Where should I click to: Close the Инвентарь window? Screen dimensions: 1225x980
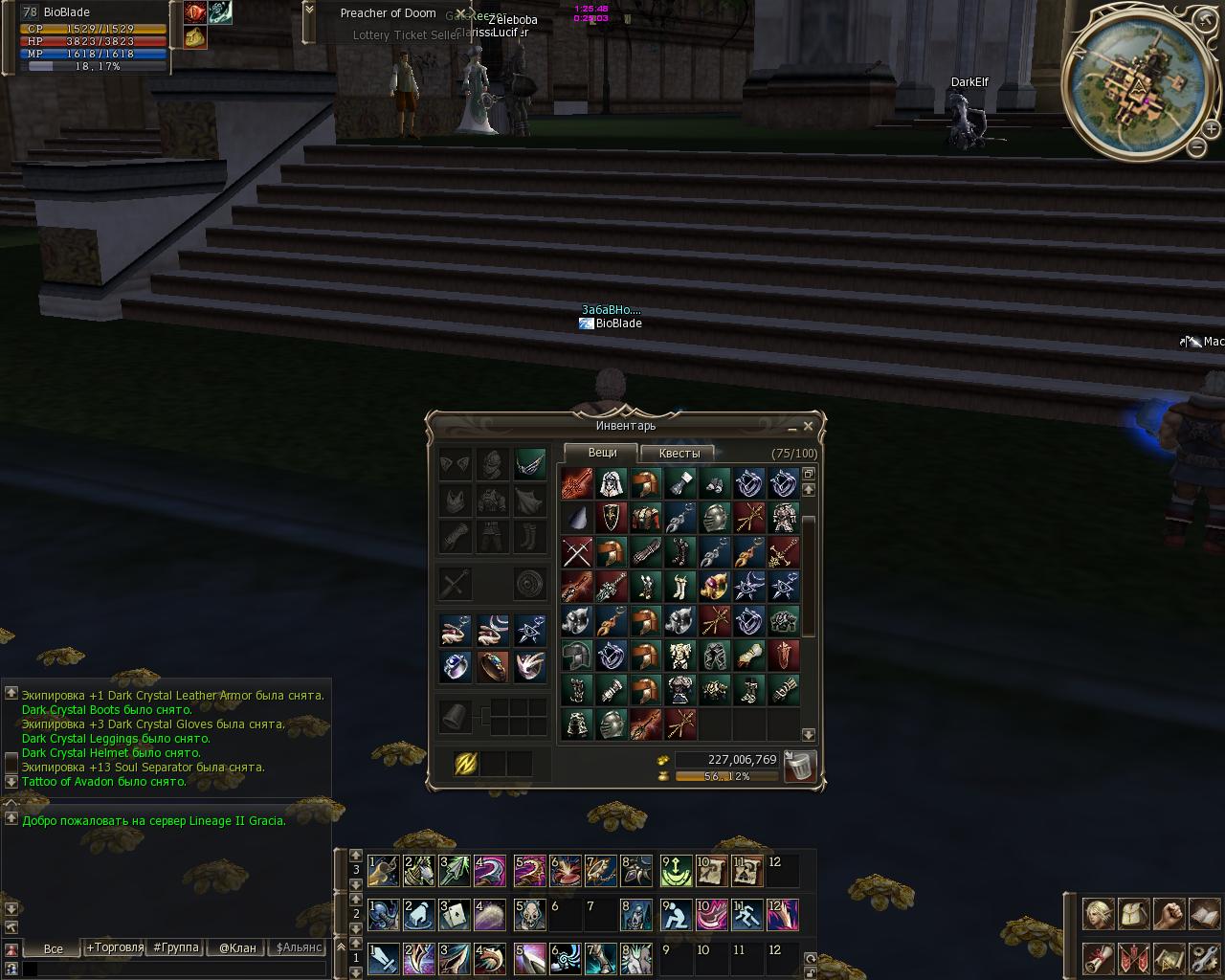(808, 426)
